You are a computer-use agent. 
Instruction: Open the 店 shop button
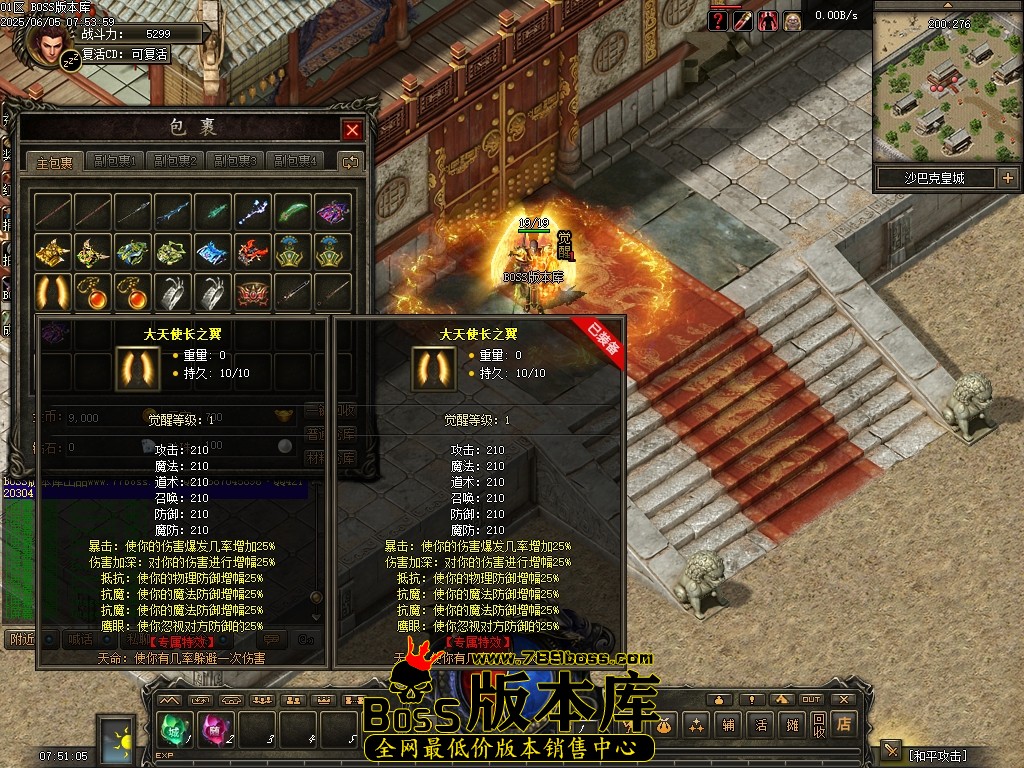point(845,725)
